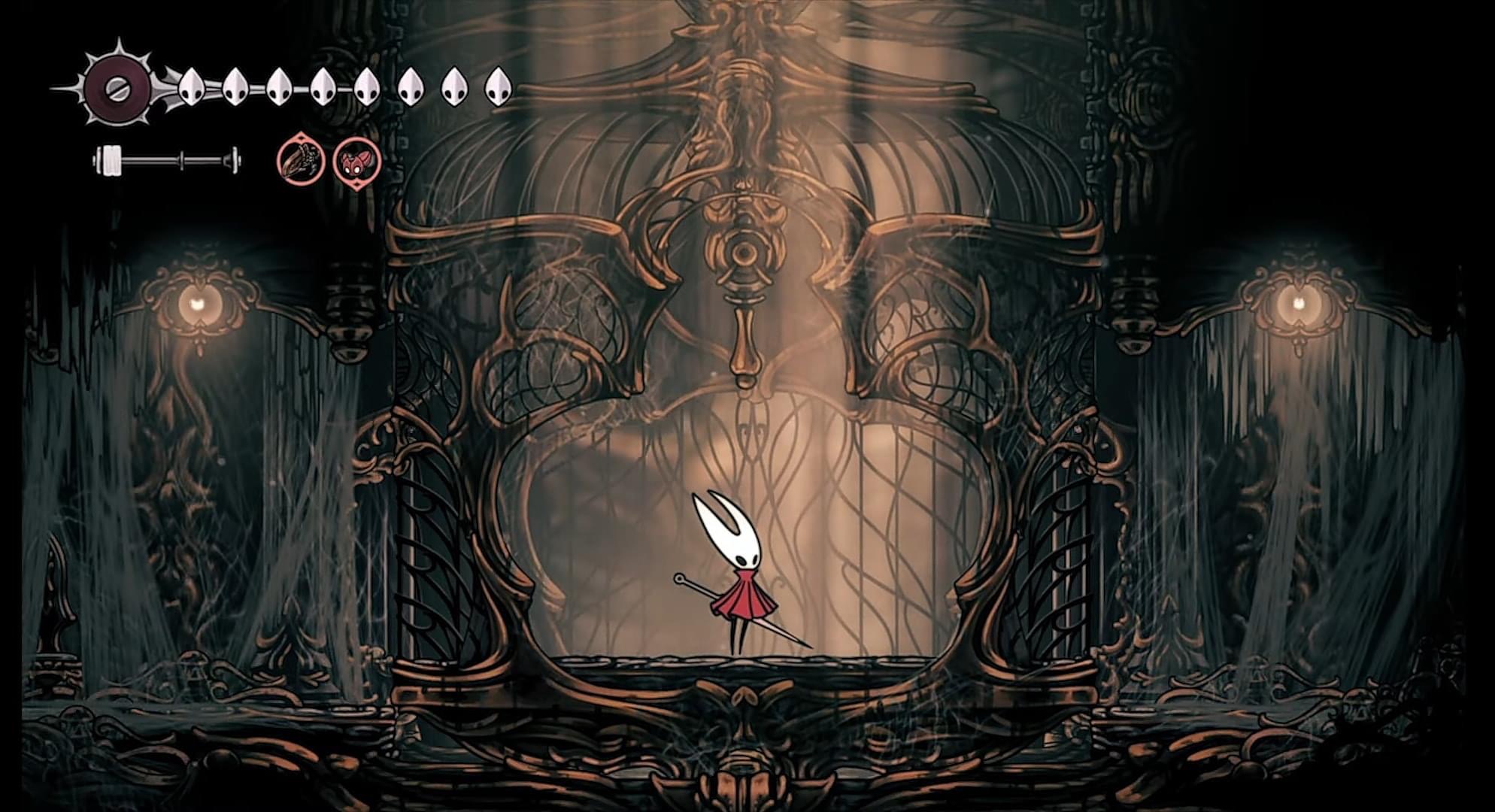Select the red bug tool icon
1495x812 pixels.
pyautogui.click(x=356, y=162)
